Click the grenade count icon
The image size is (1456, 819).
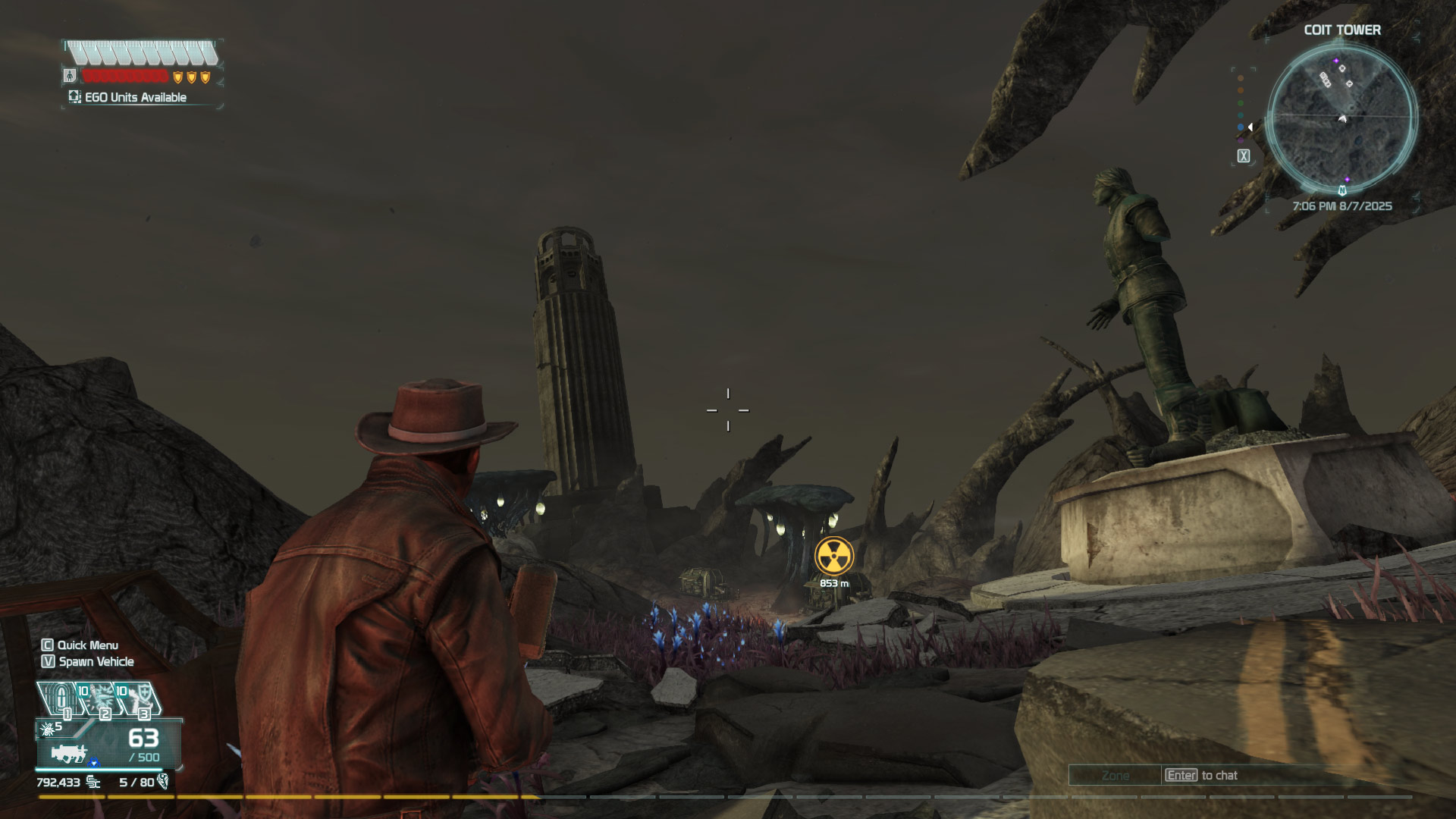[x=48, y=729]
